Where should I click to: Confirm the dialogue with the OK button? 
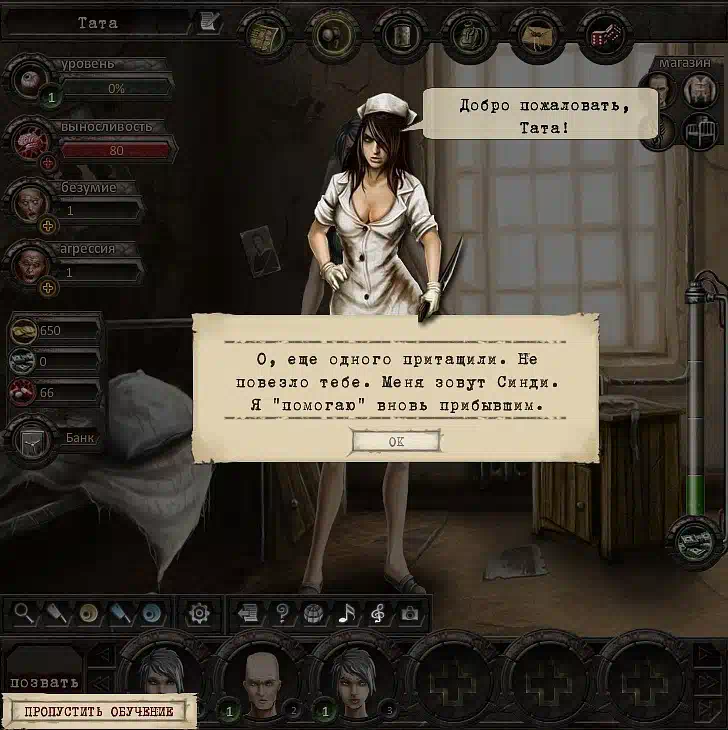(x=396, y=441)
